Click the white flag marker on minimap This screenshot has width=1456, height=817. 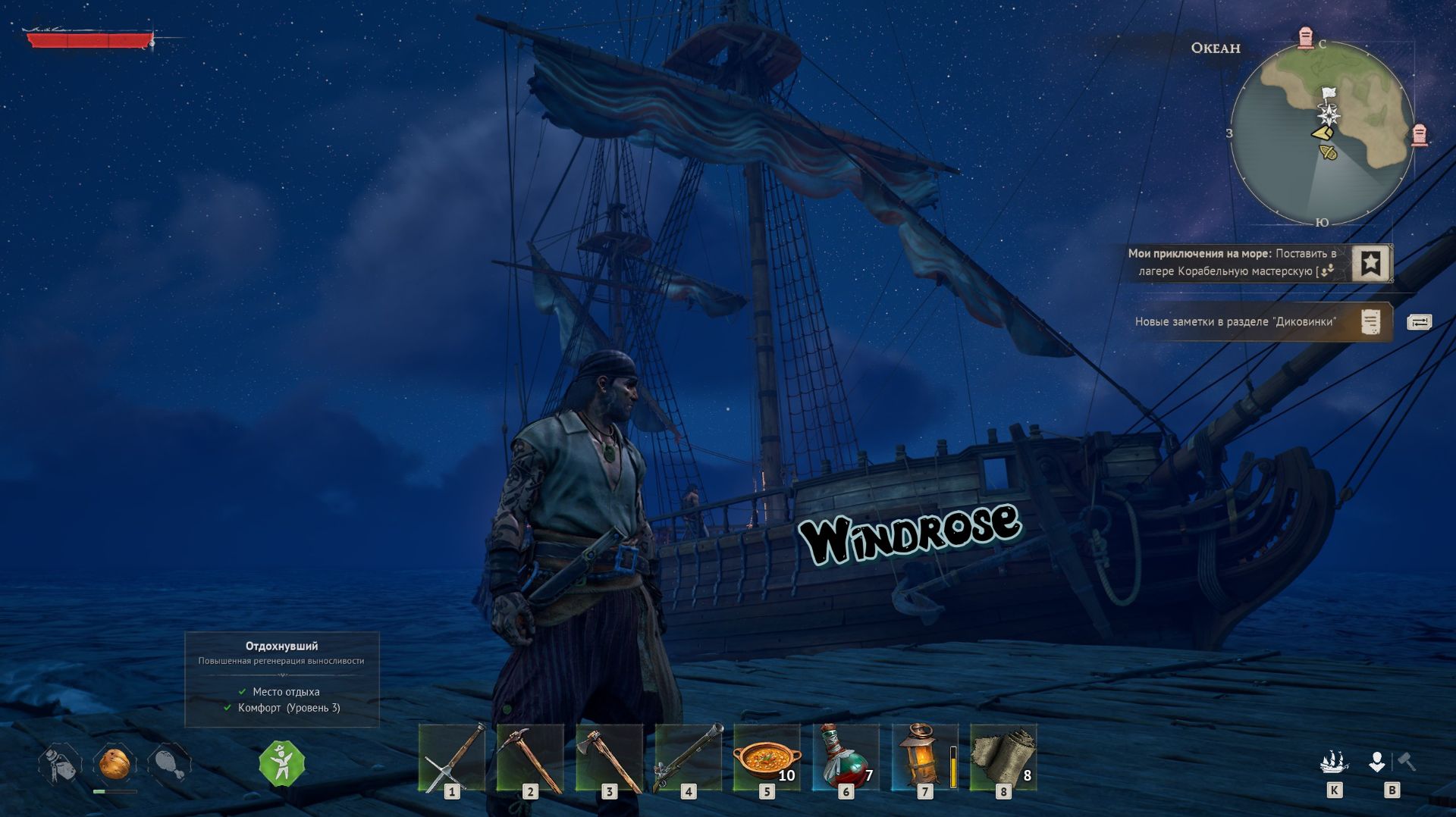coord(1328,94)
